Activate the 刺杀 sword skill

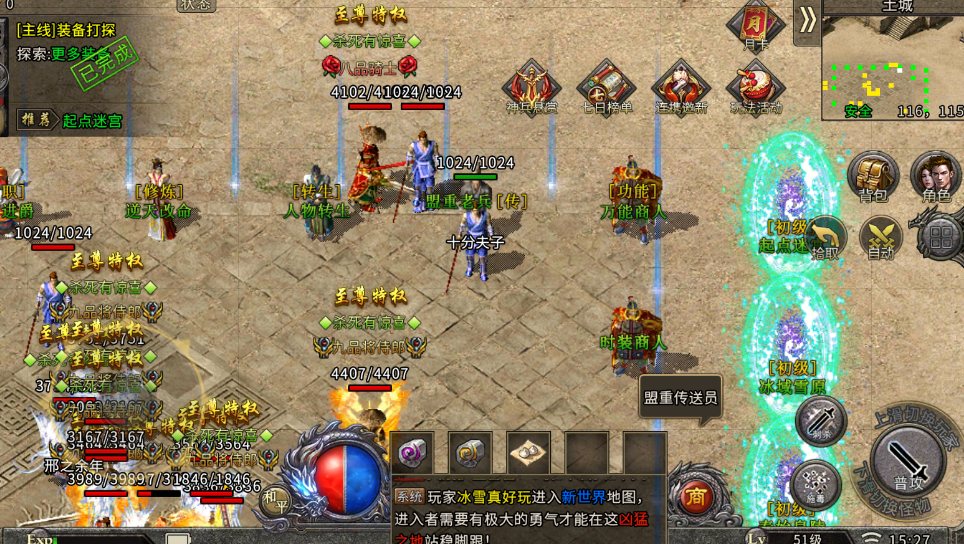pos(821,420)
